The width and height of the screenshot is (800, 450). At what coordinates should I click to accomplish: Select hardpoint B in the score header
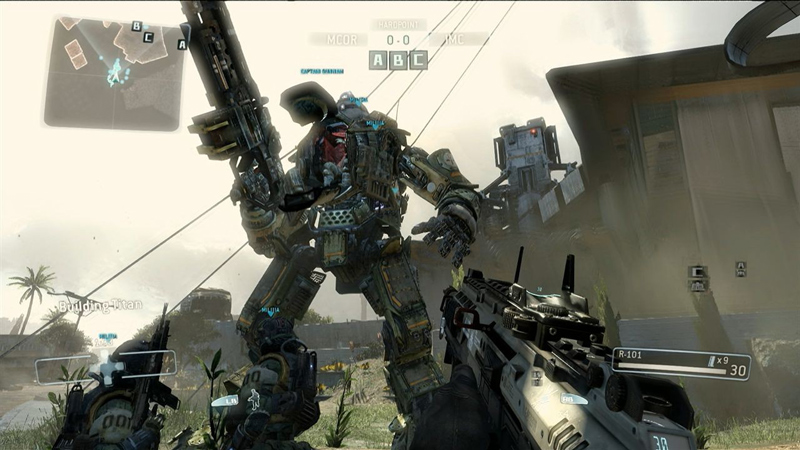(398, 60)
